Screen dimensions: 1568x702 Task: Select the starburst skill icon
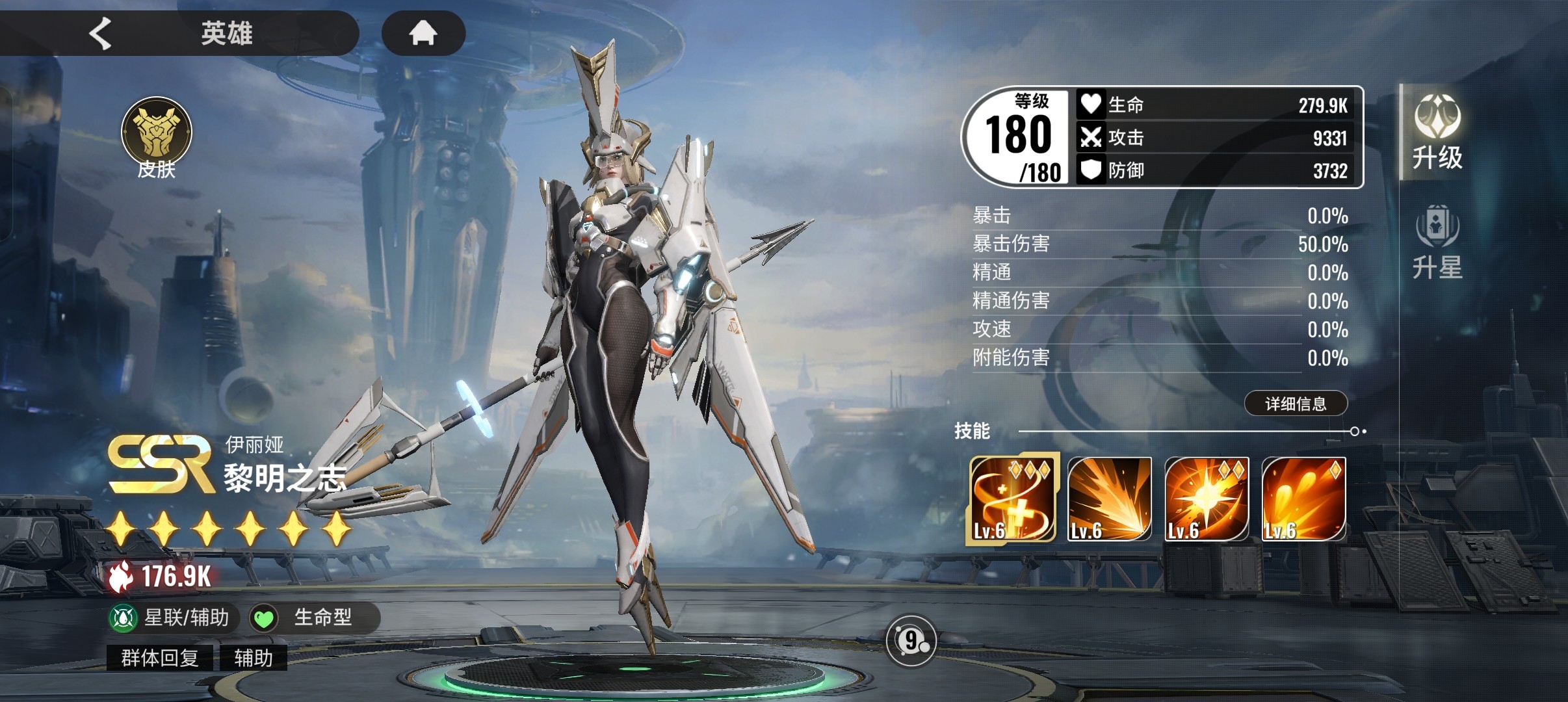tap(1207, 499)
